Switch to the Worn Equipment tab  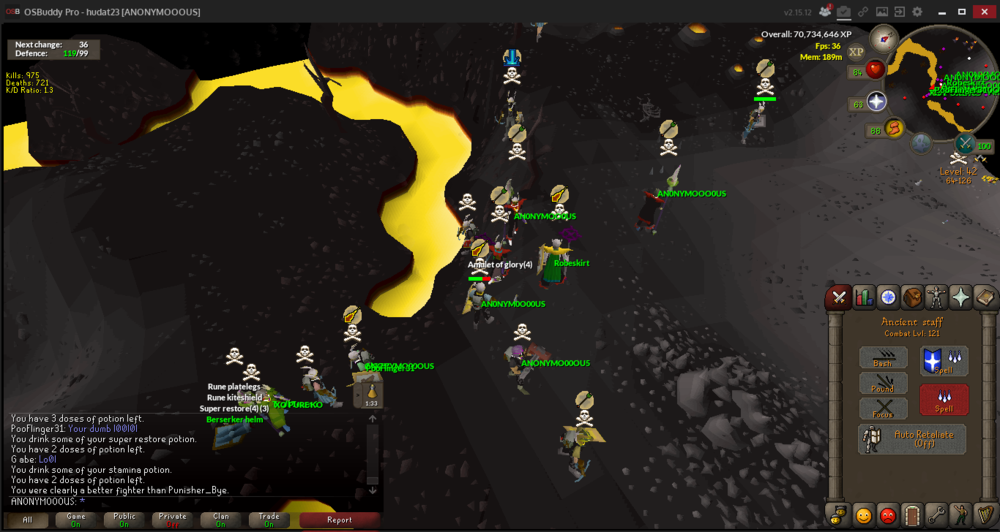tap(936, 297)
